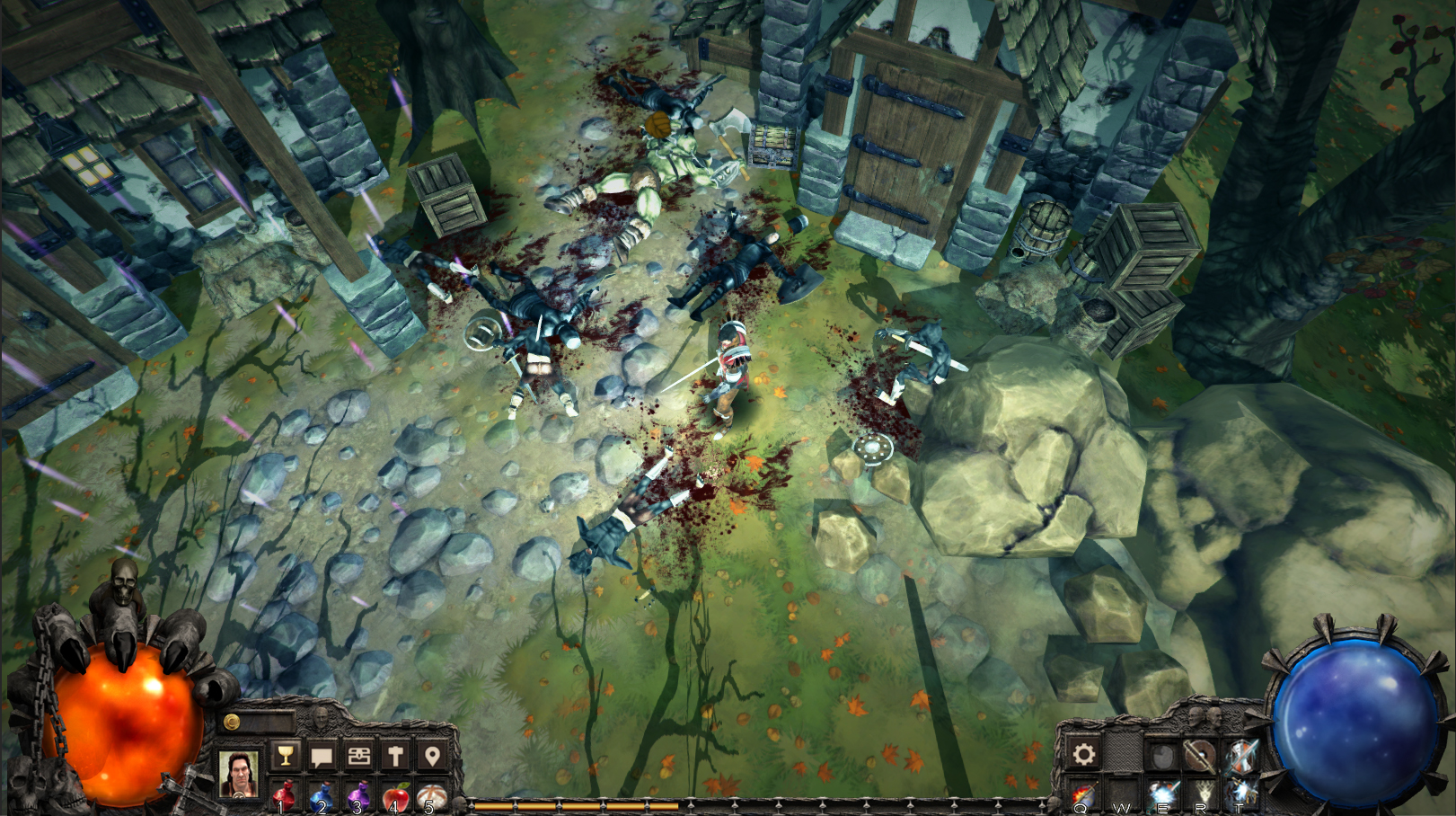1456x816 pixels.
Task: Click the hero character portrait
Action: pyautogui.click(x=239, y=774)
